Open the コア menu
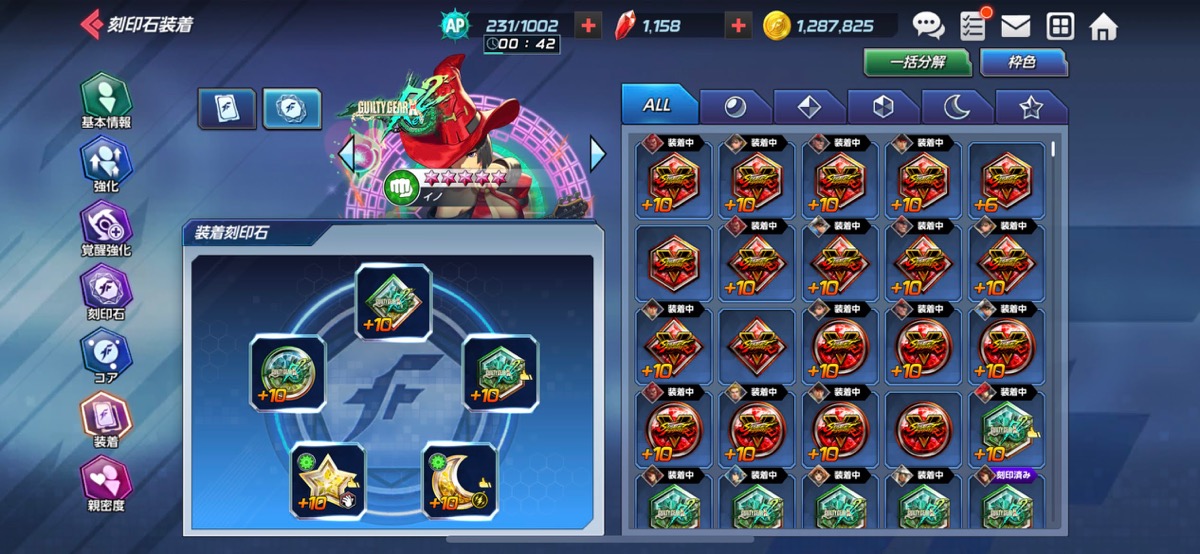Viewport: 1200px width, 554px height. coord(106,355)
